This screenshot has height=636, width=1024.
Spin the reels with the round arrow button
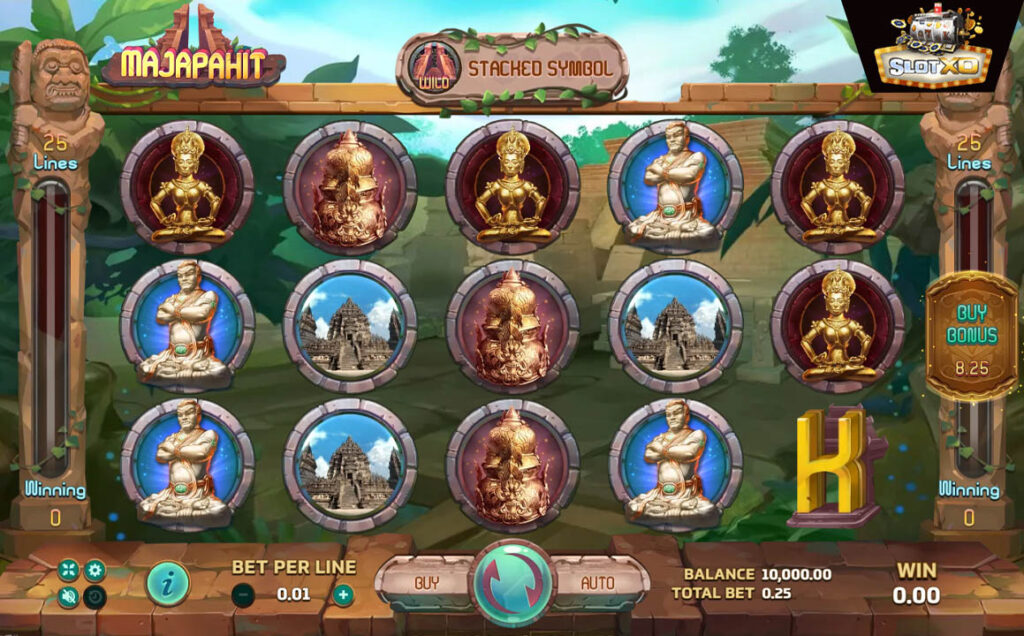pos(512,583)
